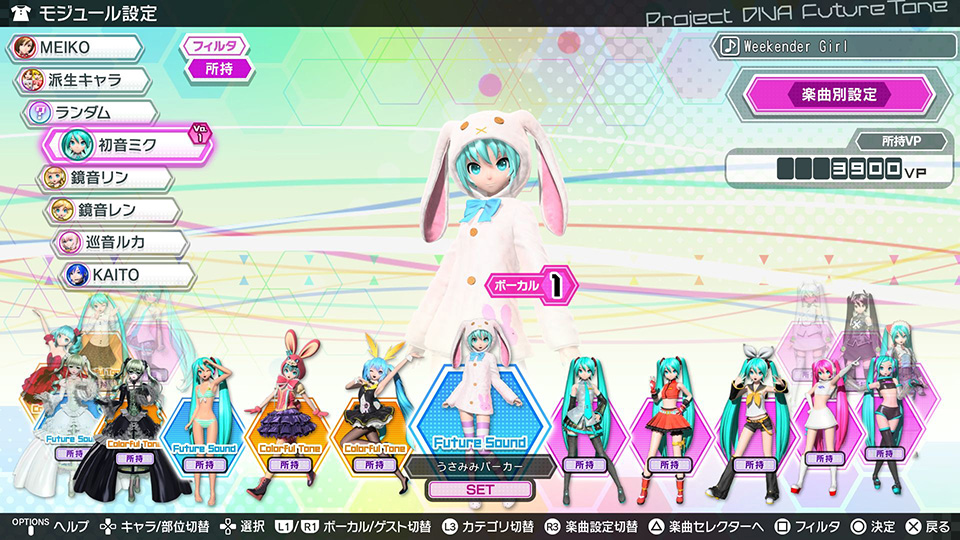Click the ボーカル 1 vocal slot badge
This screenshot has width=960, height=540.
tap(531, 286)
